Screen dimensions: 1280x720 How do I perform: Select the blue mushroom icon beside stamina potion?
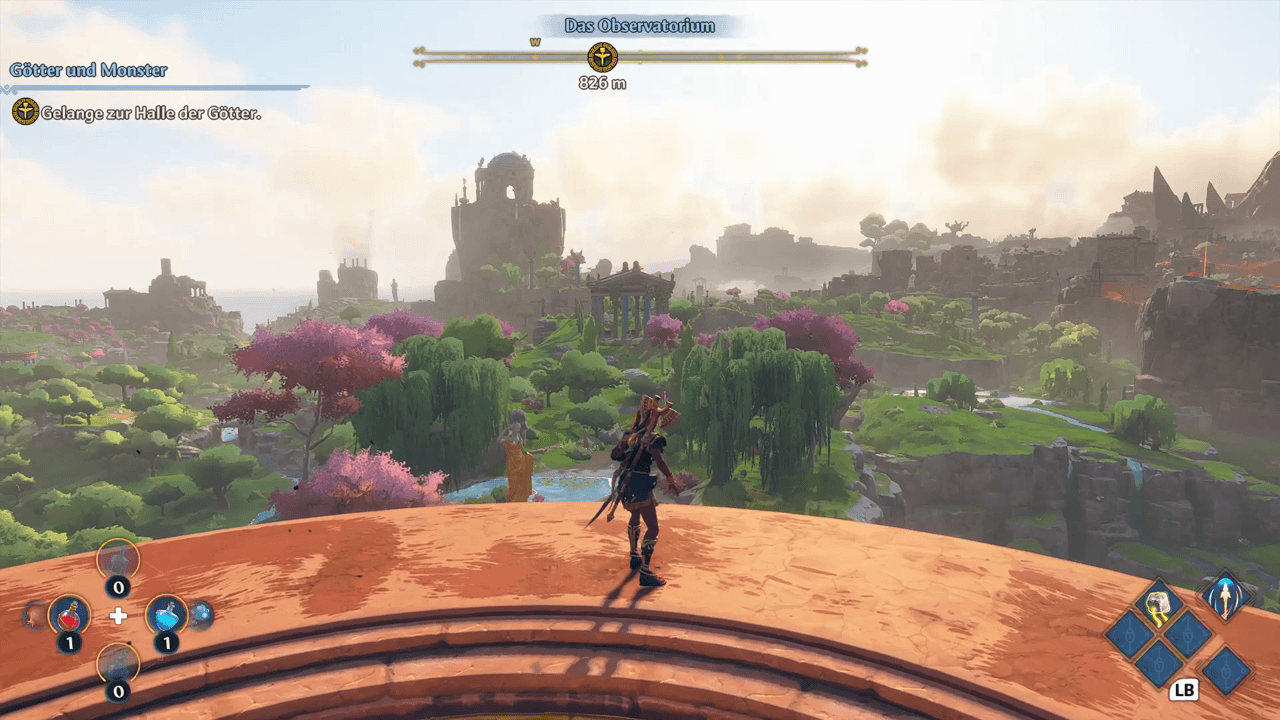[x=201, y=614]
